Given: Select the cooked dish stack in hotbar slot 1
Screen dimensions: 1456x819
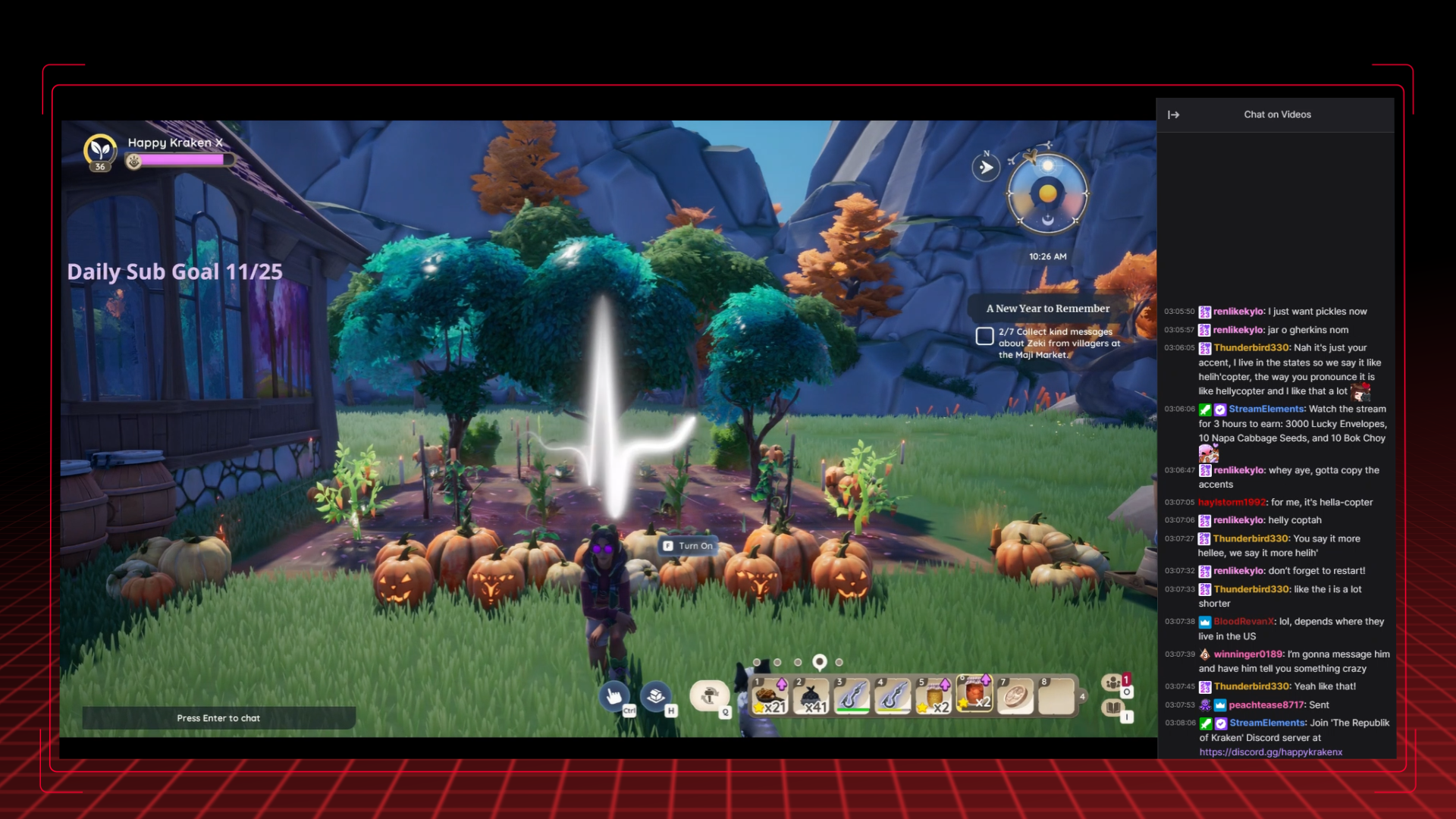Looking at the screenshot, I should (x=770, y=697).
